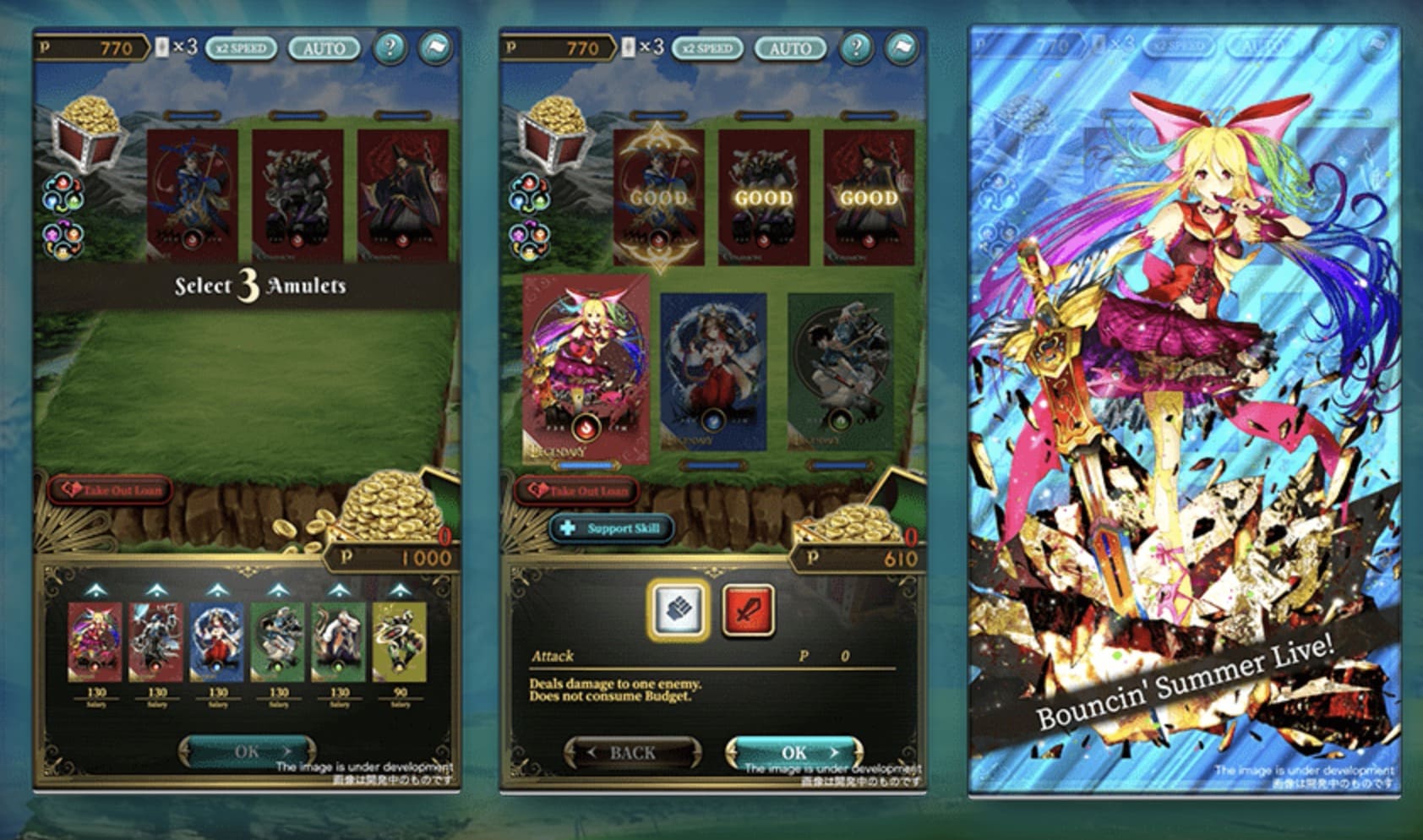Confirm with OK beside the BACK button
1423x840 pixels.
pos(793,752)
